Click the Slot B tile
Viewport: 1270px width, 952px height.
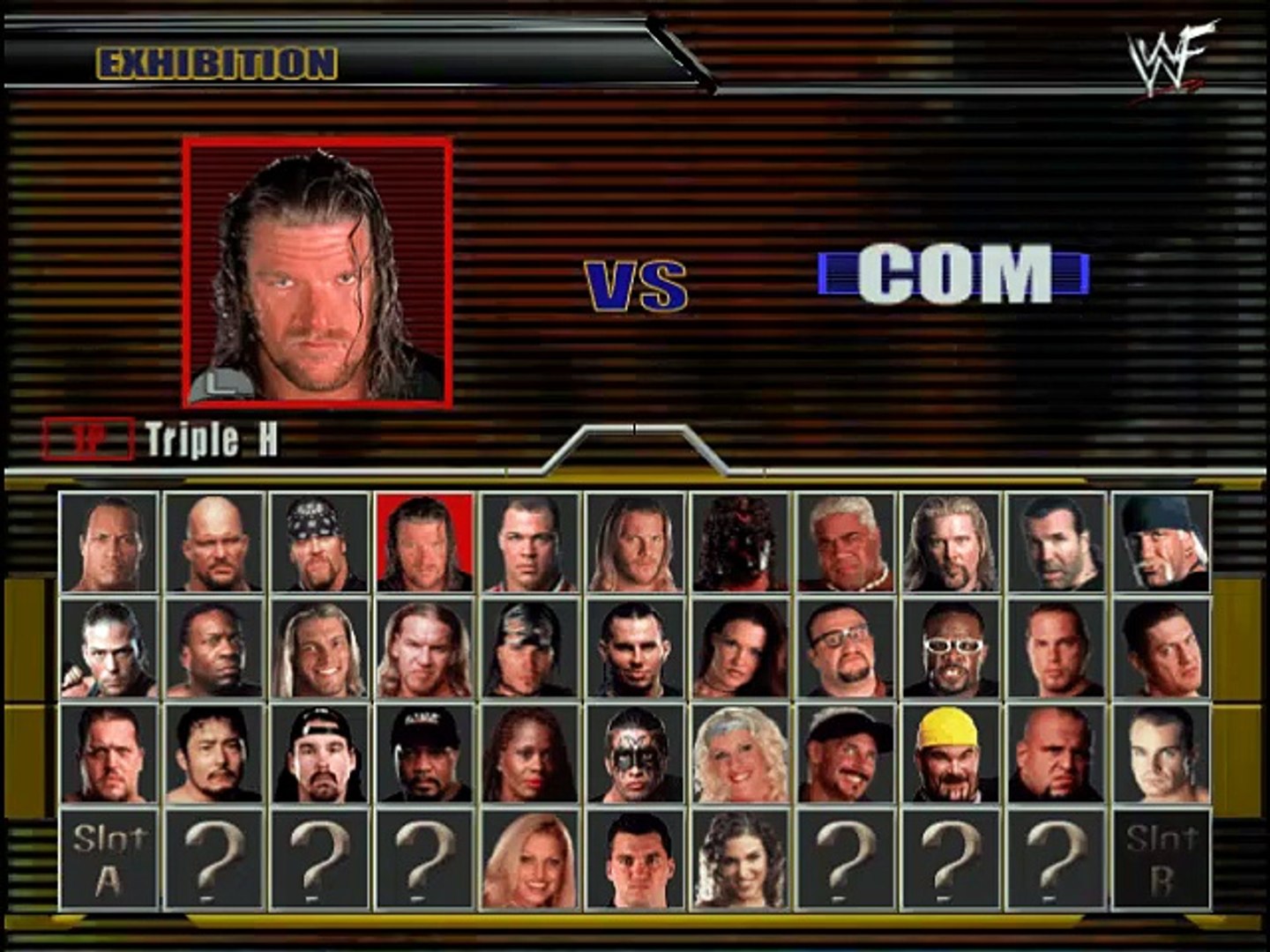pos(1160,859)
